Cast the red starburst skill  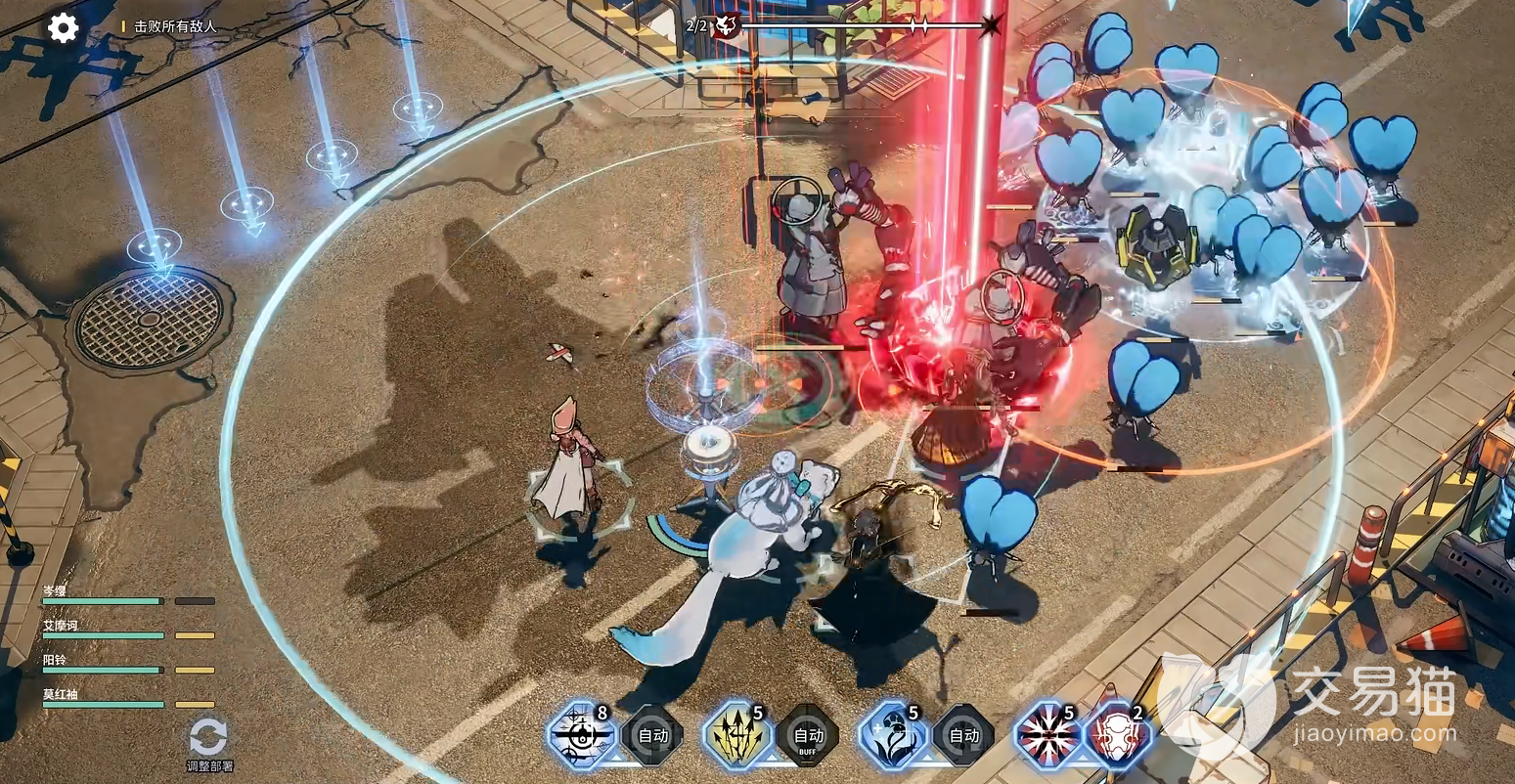tap(1046, 734)
